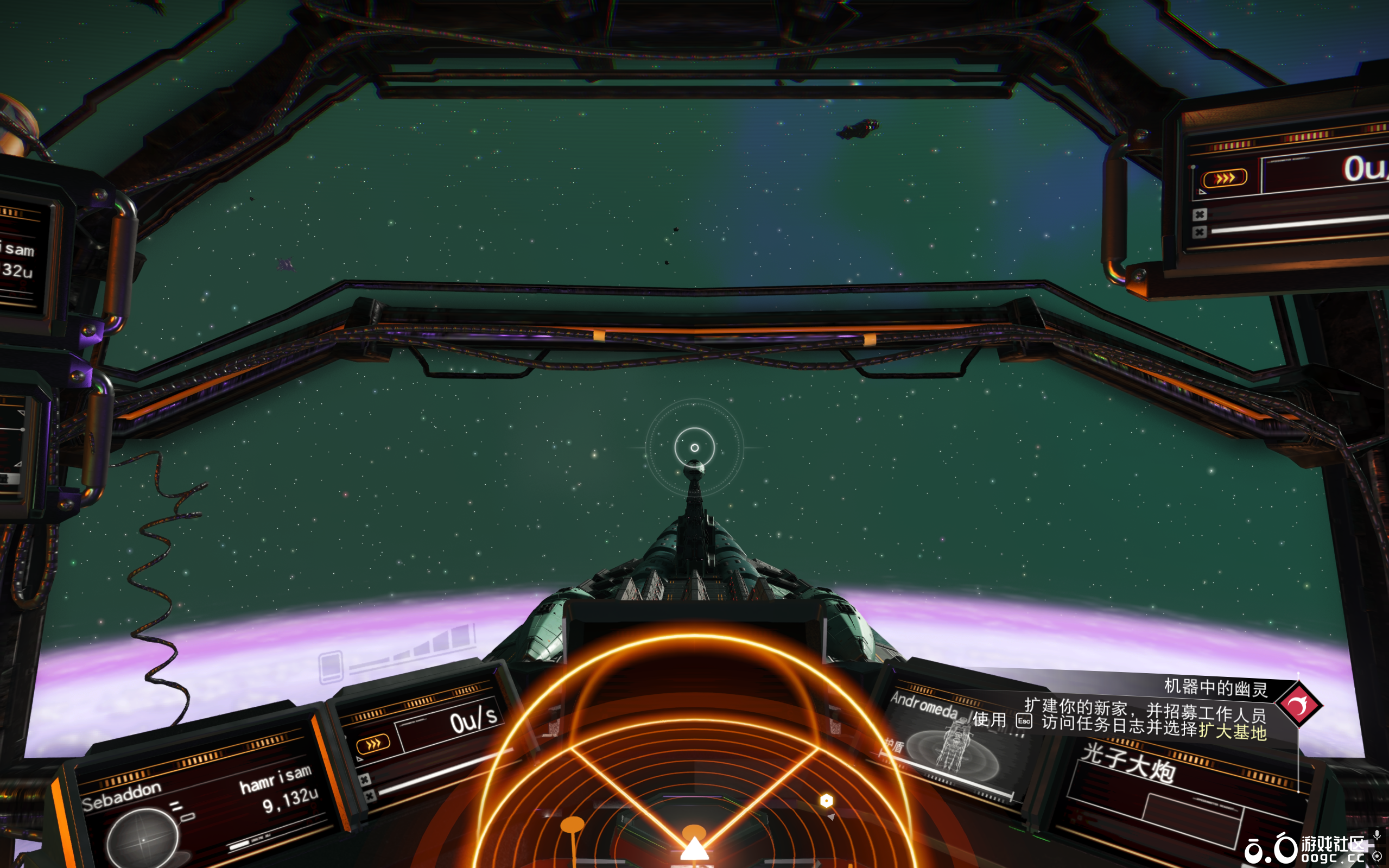1389x868 pixels.
Task: Select the 扩大基地 mission objective text
Action: [x=1232, y=731]
